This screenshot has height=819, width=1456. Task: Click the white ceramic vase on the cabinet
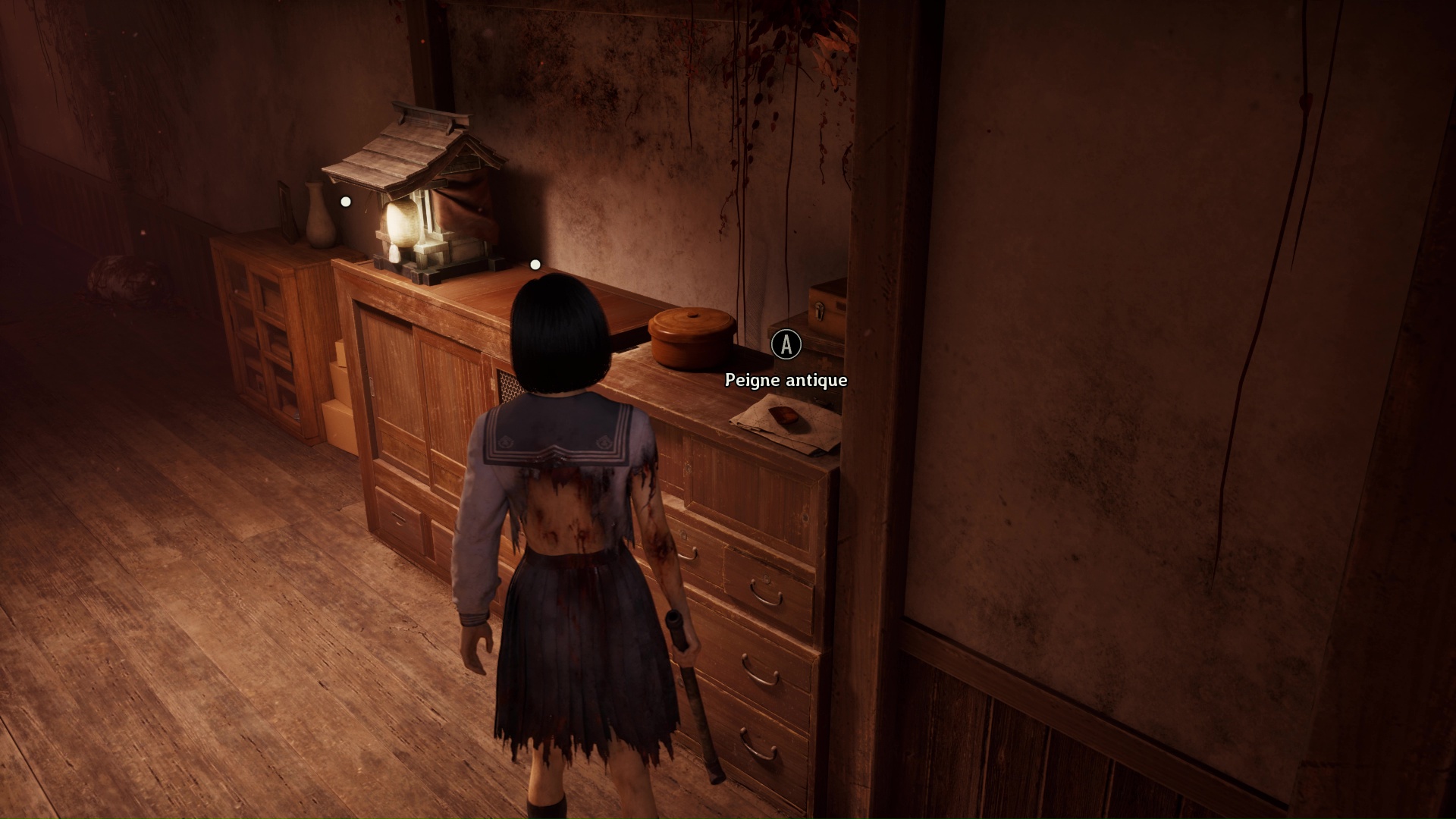point(318,220)
